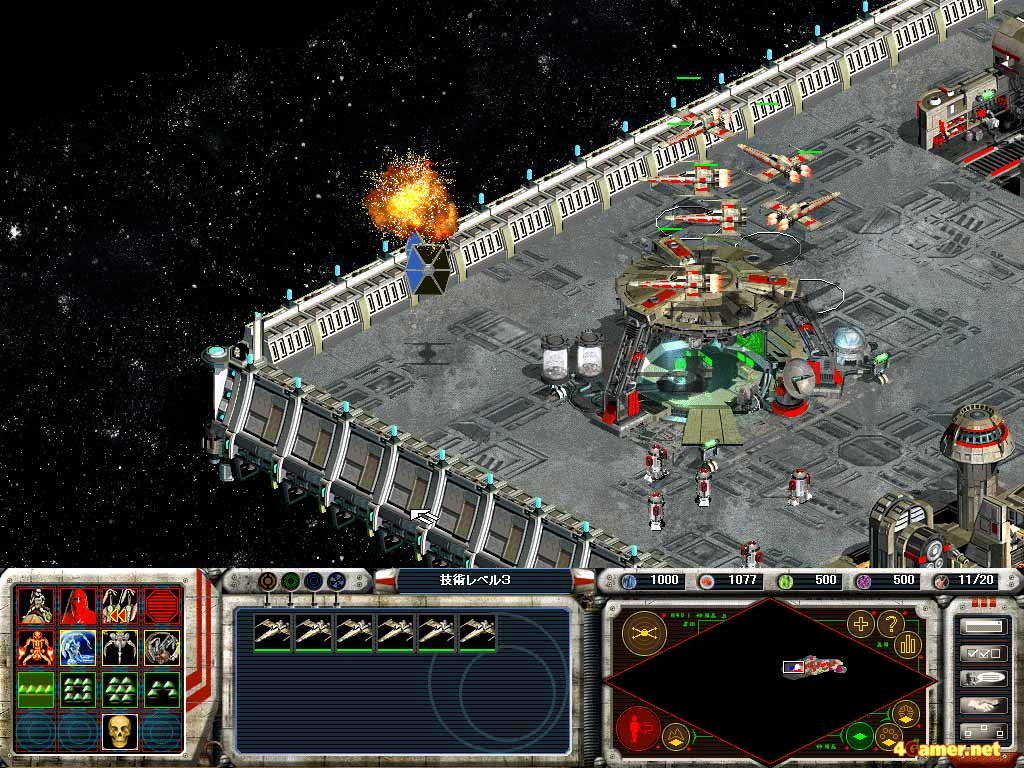Open the speech bubble chat button
The height and width of the screenshot is (768, 1024).
(982, 679)
